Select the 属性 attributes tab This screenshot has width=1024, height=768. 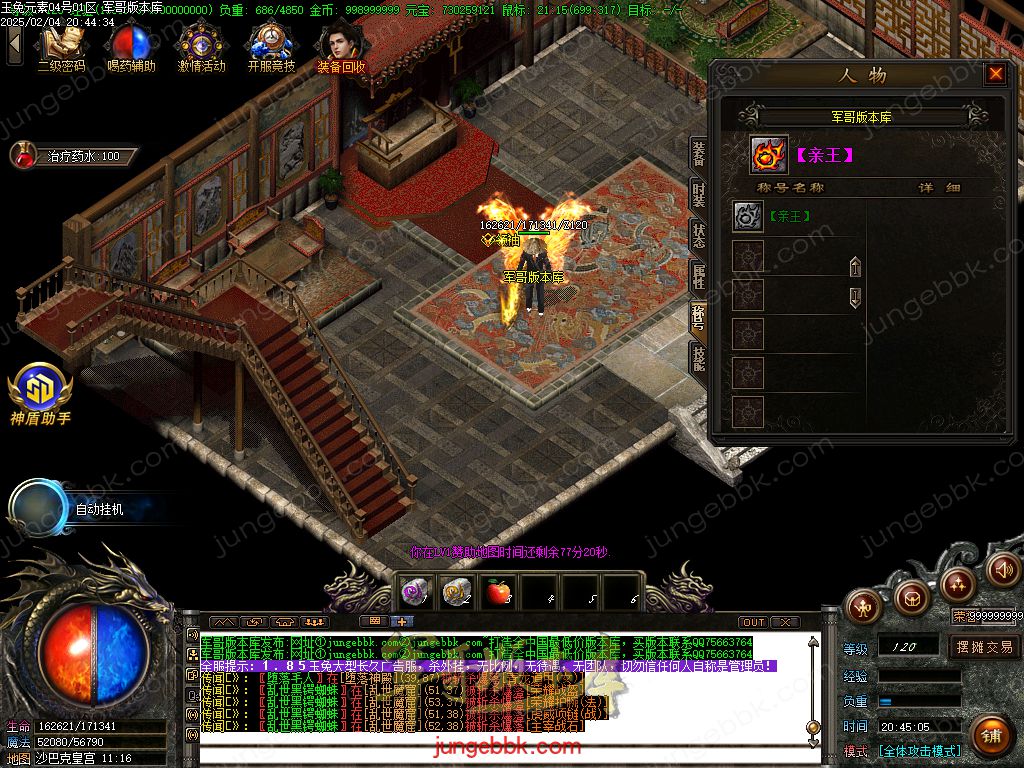pyautogui.click(x=698, y=277)
